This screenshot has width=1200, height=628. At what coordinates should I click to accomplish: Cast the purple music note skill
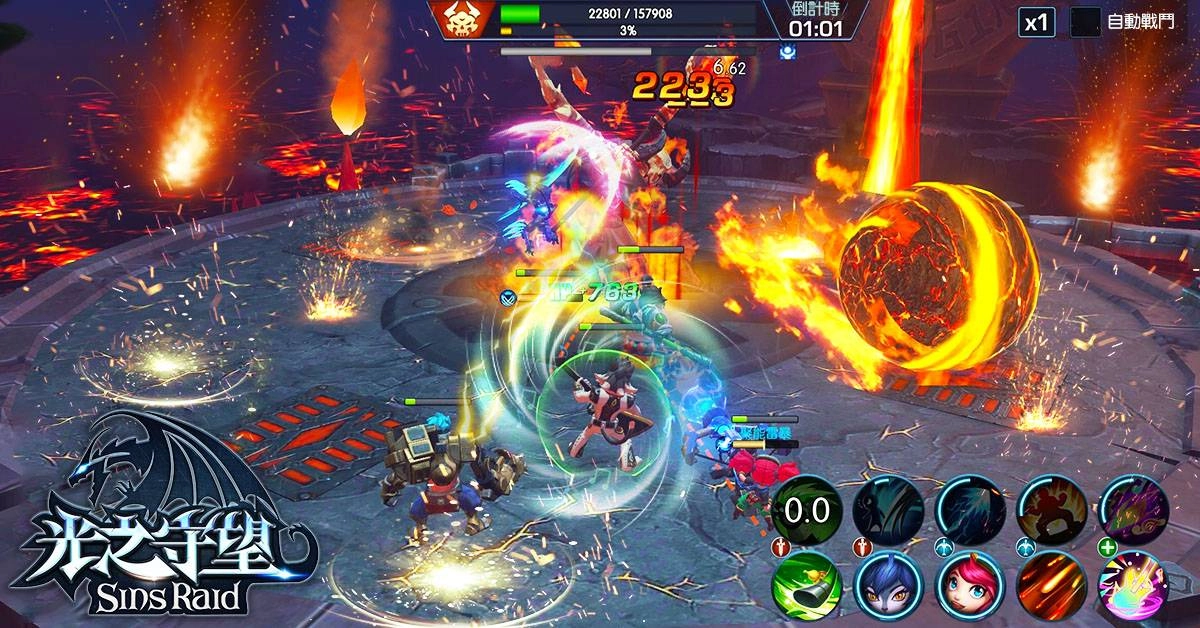pos(1135,510)
